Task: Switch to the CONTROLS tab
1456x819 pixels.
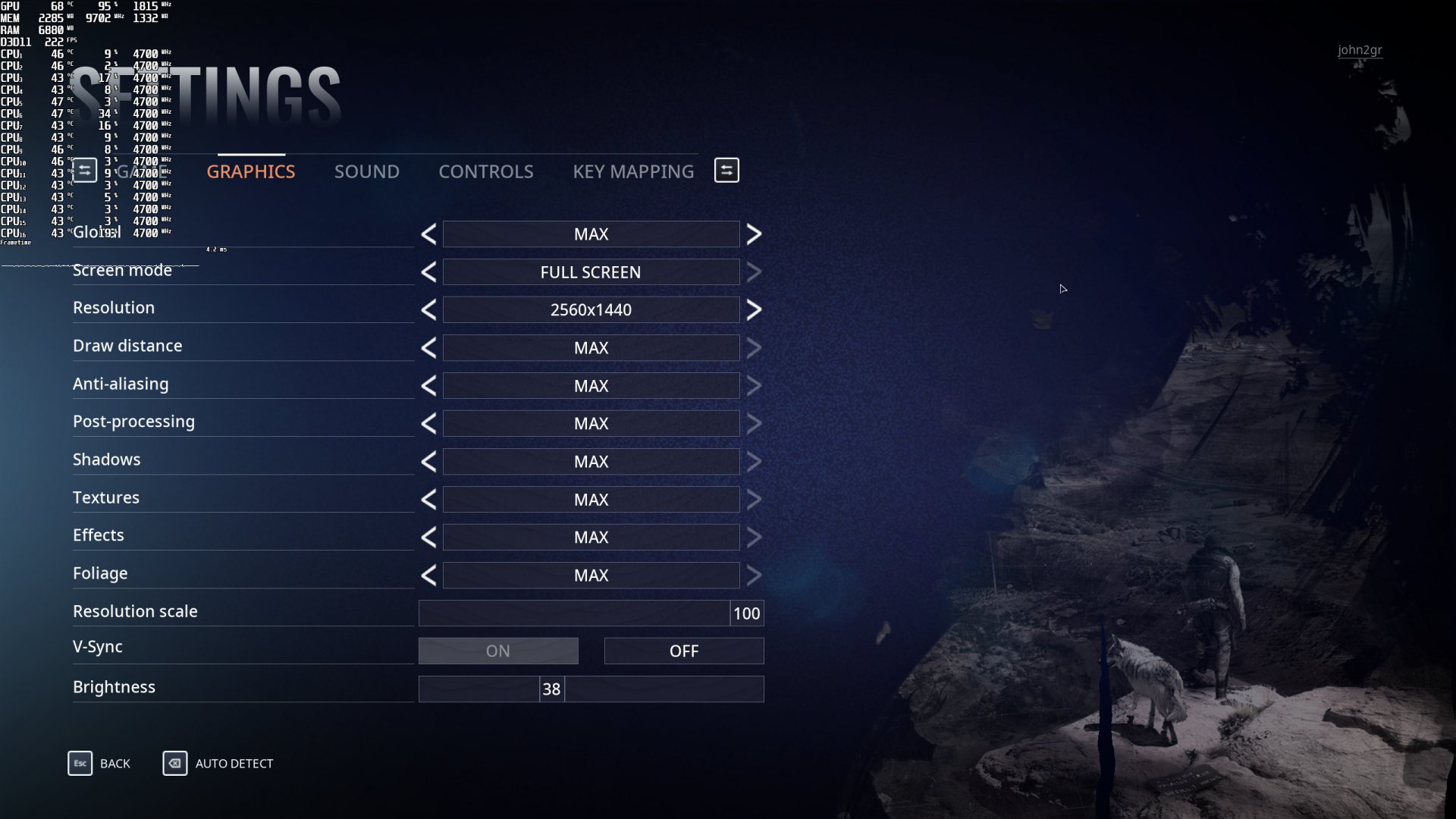Action: 485,171
